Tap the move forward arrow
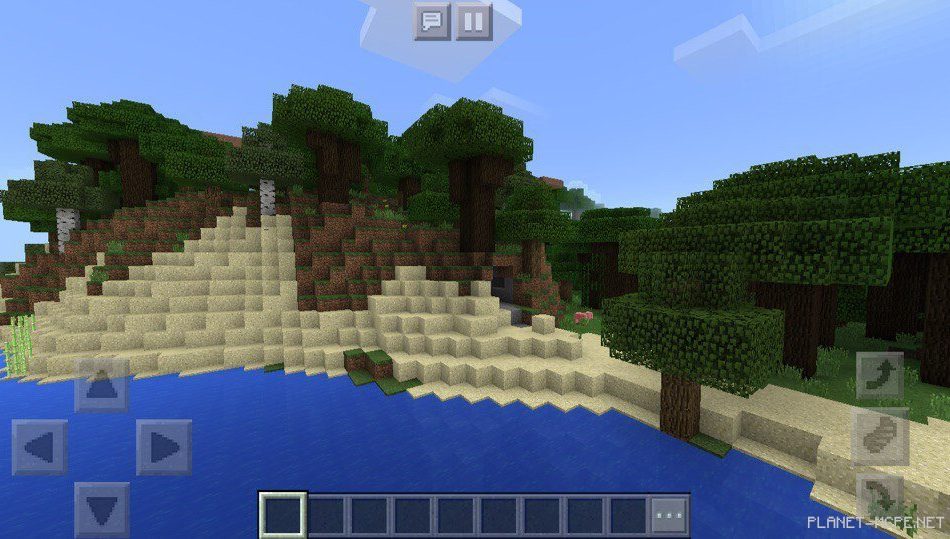 (x=101, y=385)
